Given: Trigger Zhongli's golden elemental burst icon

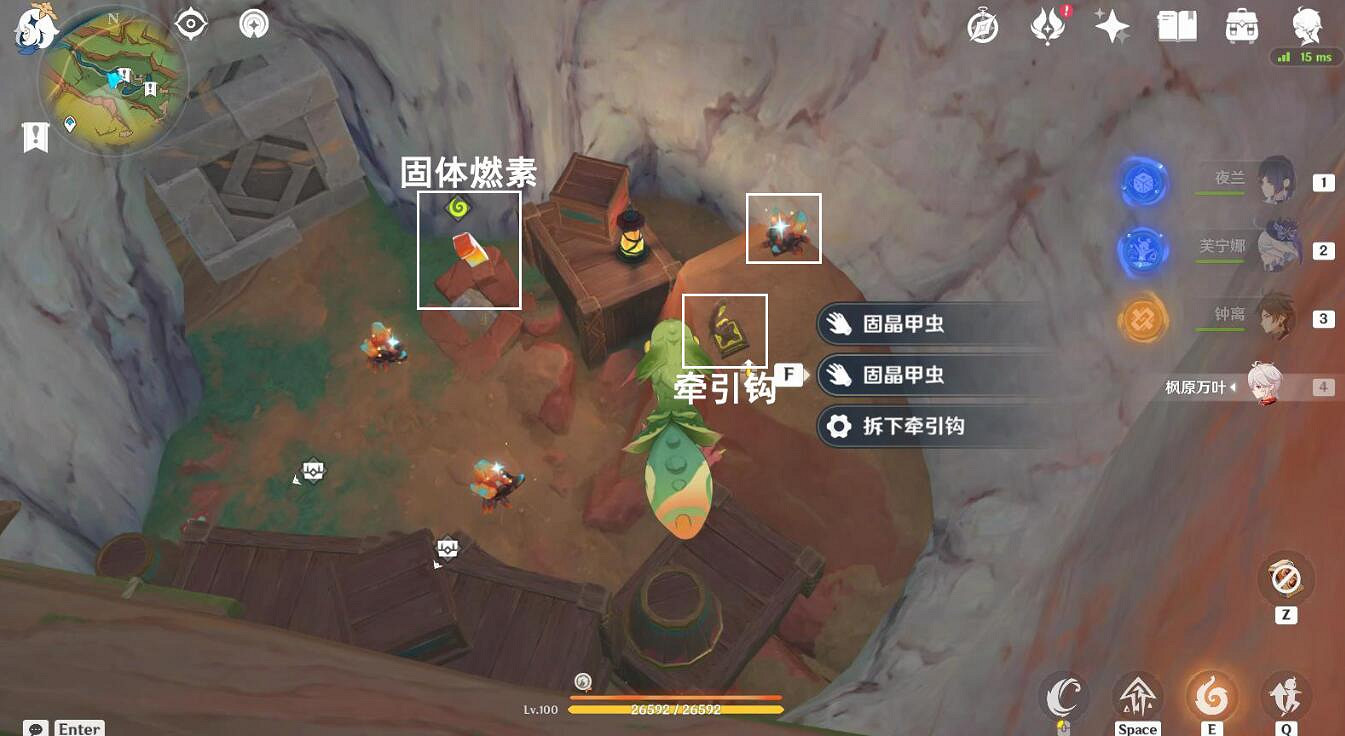Looking at the screenshot, I should click(1141, 320).
